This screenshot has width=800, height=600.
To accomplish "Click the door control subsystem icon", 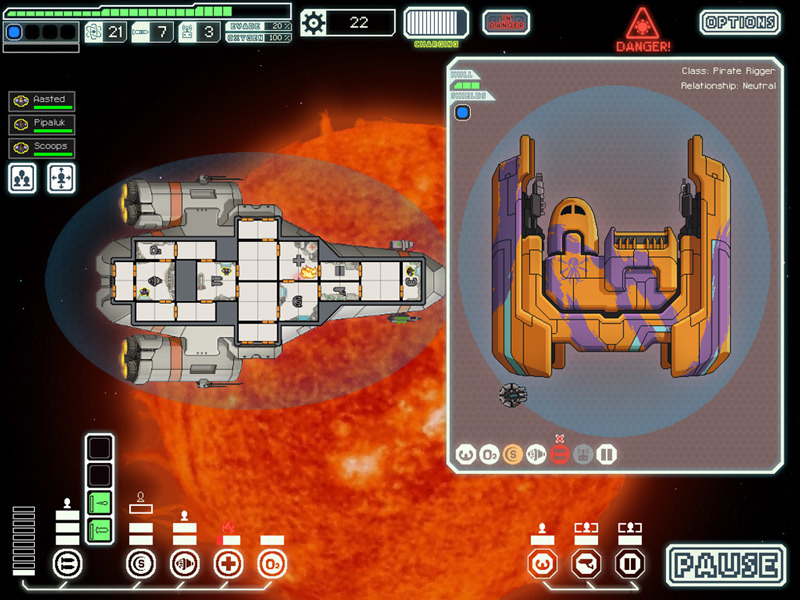I will (628, 564).
